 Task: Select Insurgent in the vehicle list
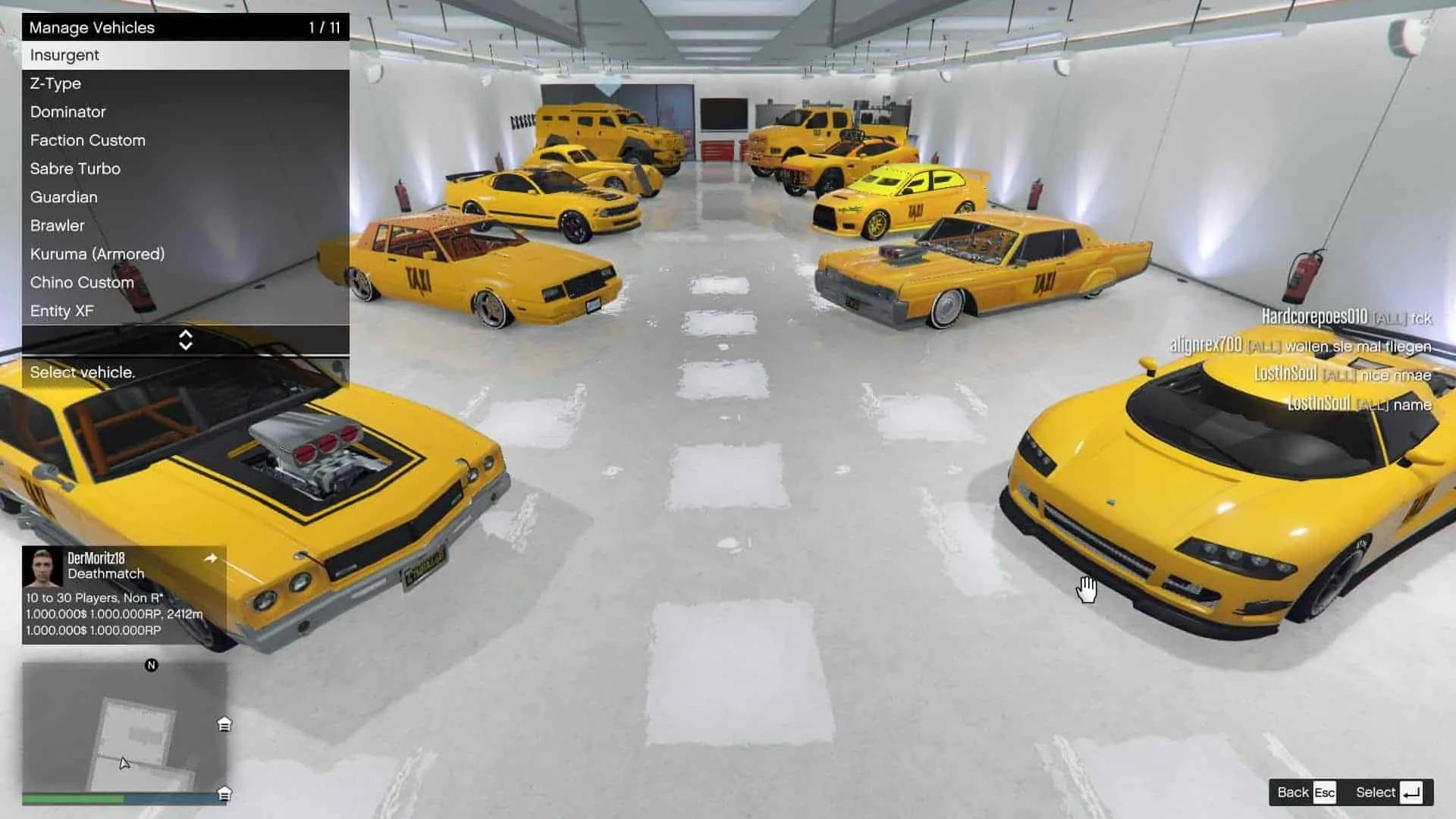point(185,55)
